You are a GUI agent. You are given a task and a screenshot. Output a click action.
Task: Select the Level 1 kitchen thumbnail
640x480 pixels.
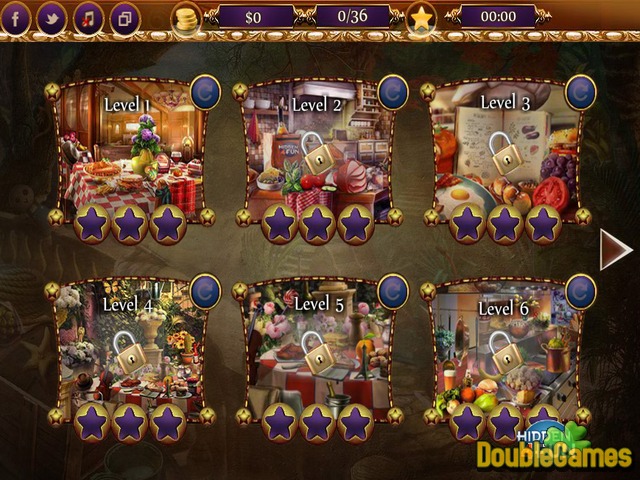[128, 150]
